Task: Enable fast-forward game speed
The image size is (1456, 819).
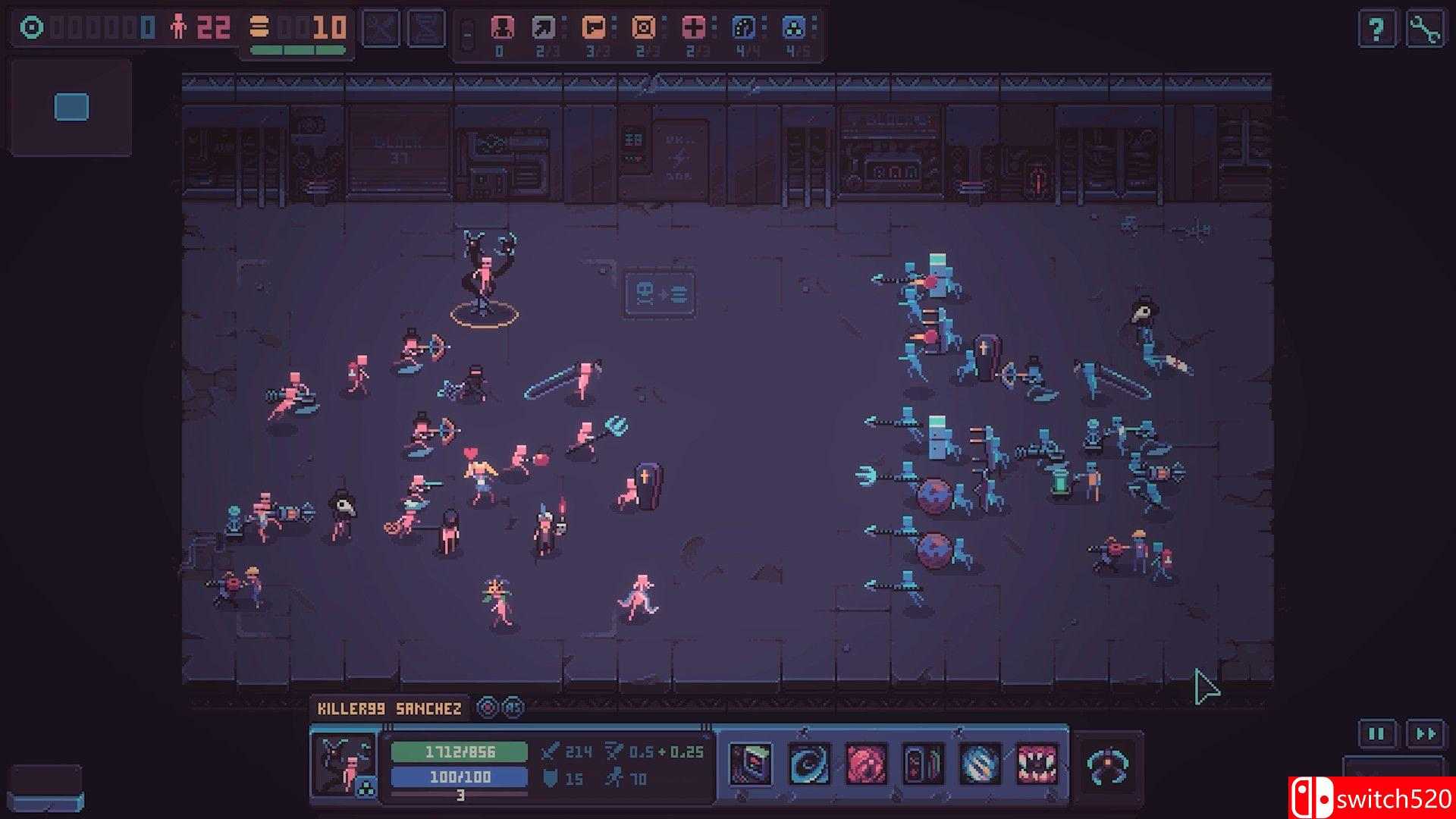Action: tap(1424, 733)
